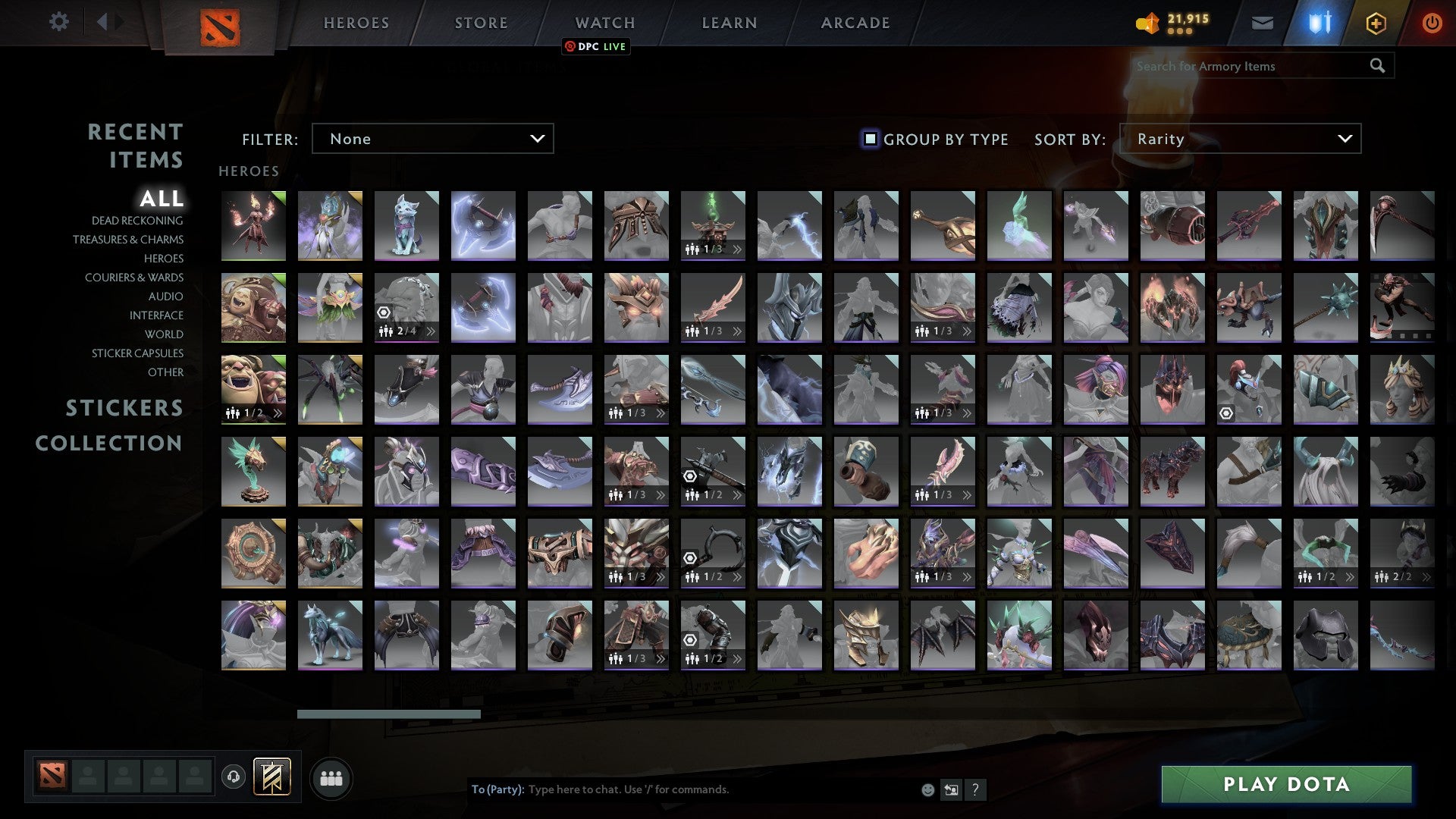Click the emoticon icon in chat bar
1456x819 pixels.
(x=927, y=789)
